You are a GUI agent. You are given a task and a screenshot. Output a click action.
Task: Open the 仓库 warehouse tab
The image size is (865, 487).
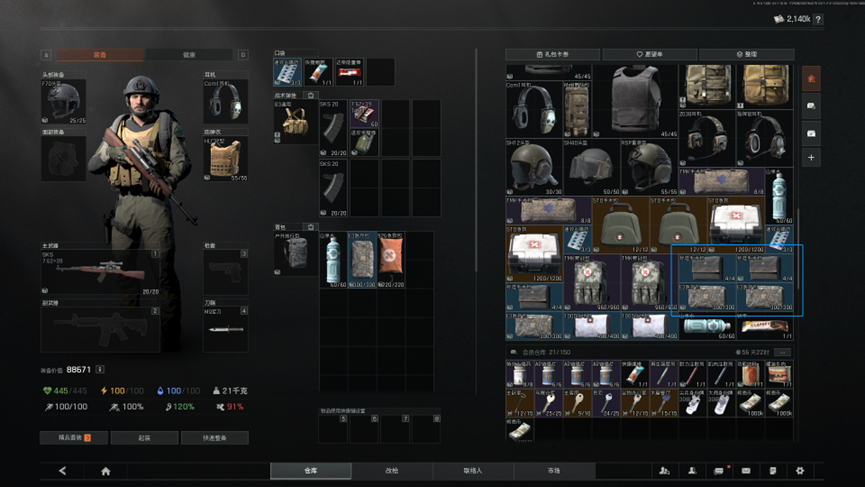point(311,470)
